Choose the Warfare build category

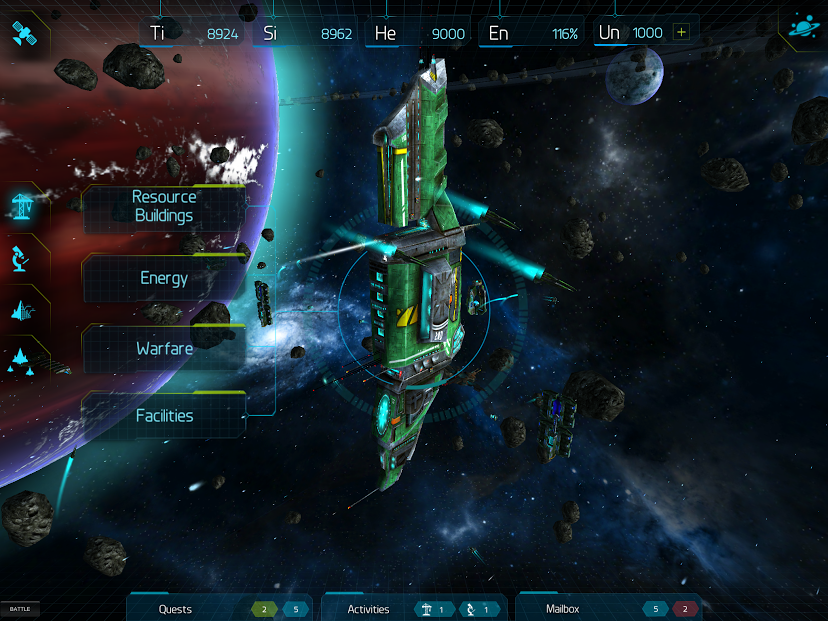point(164,349)
